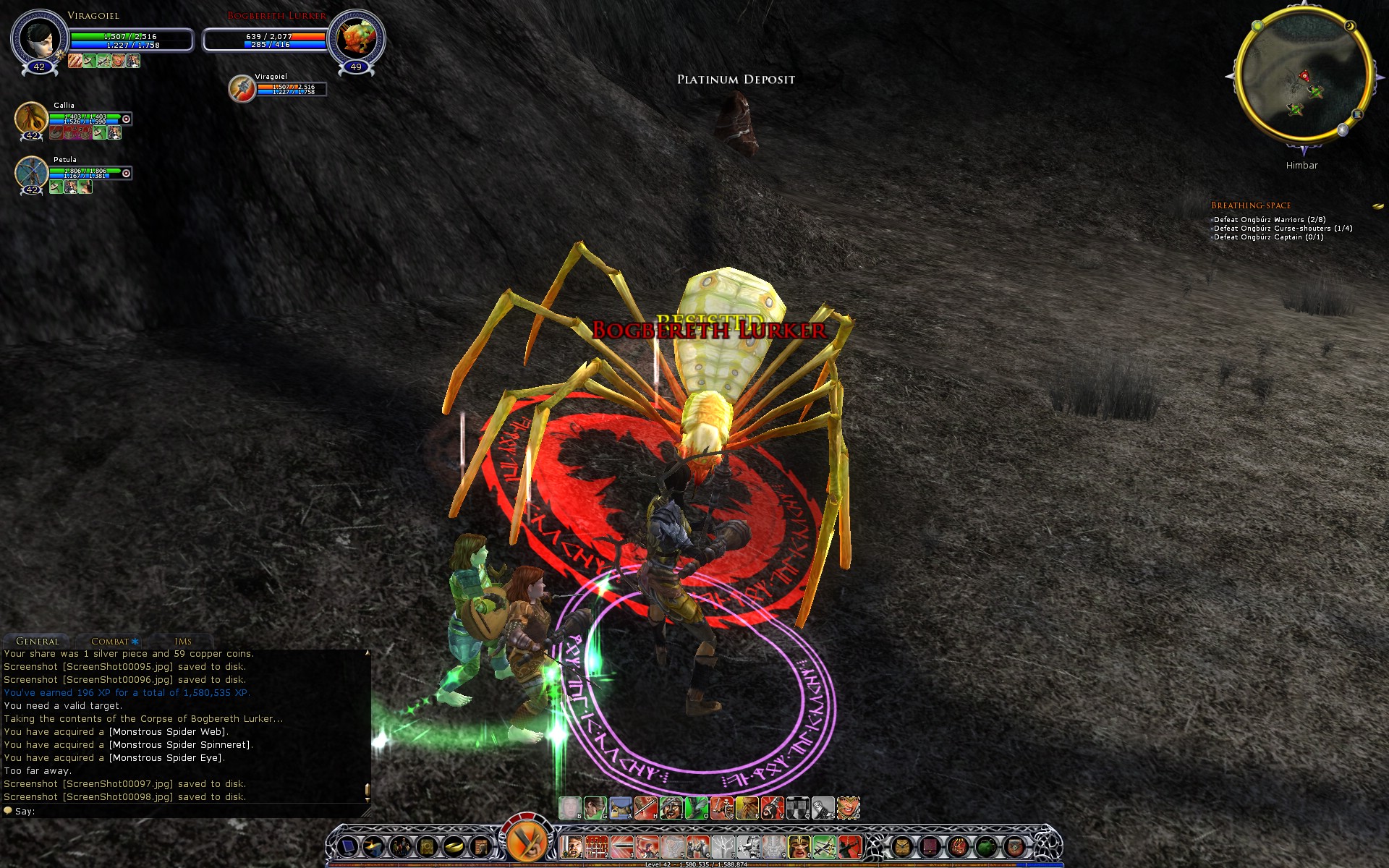Activate the orange auto-attack button

[526, 841]
